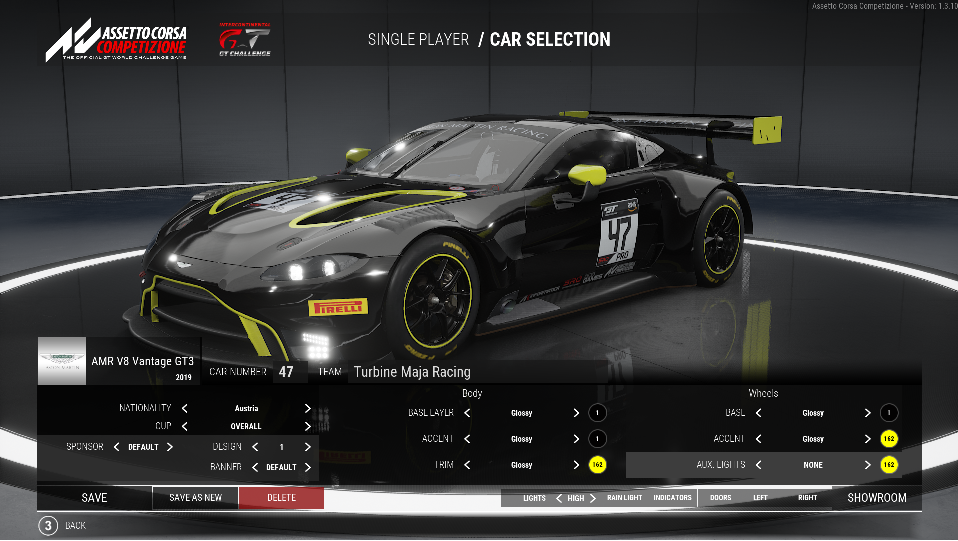The image size is (958, 541).
Task: Choose the next Nationality with right arrow
Action: pos(307,408)
